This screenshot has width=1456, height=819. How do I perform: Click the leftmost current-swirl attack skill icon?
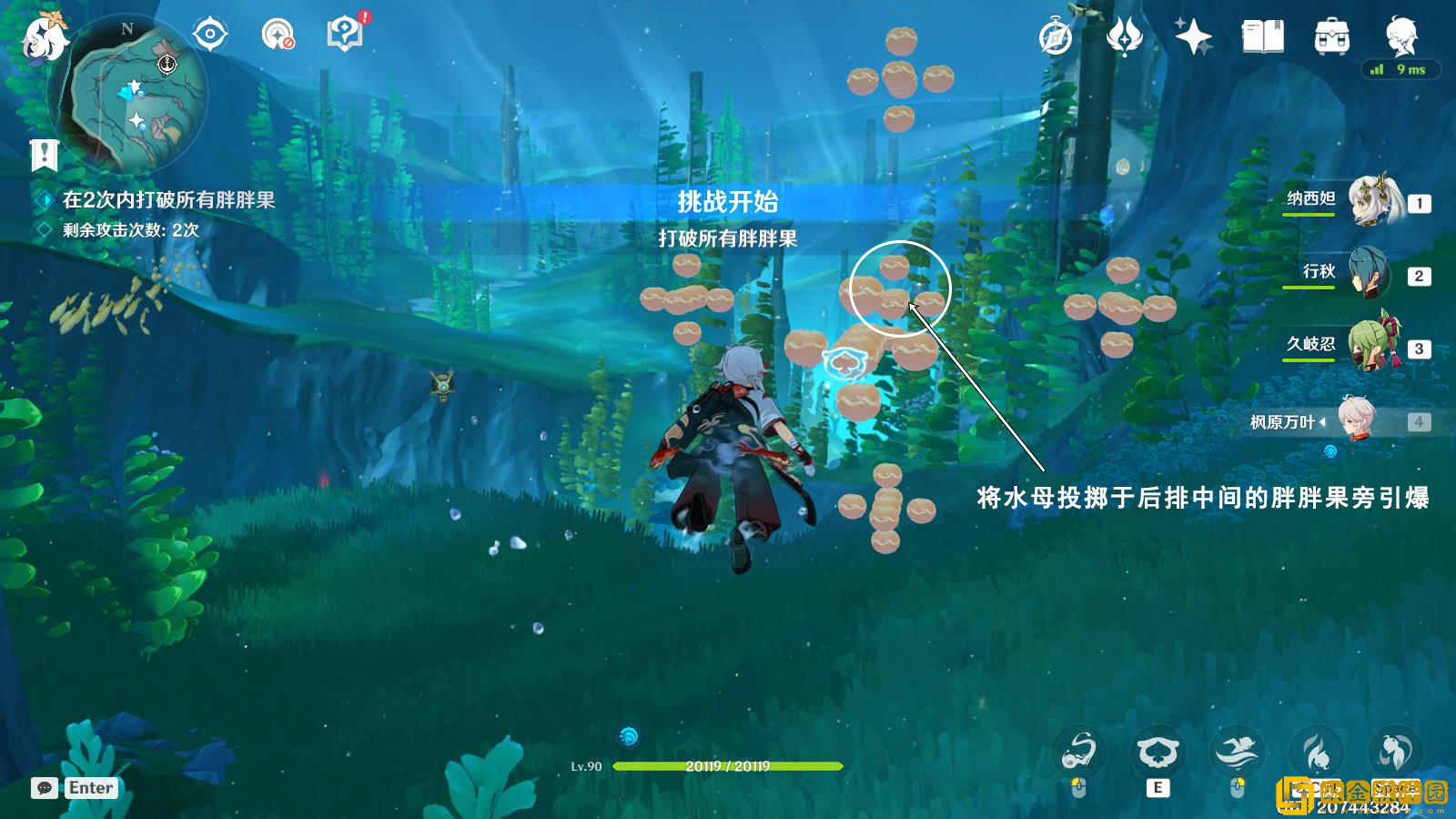(1079, 752)
